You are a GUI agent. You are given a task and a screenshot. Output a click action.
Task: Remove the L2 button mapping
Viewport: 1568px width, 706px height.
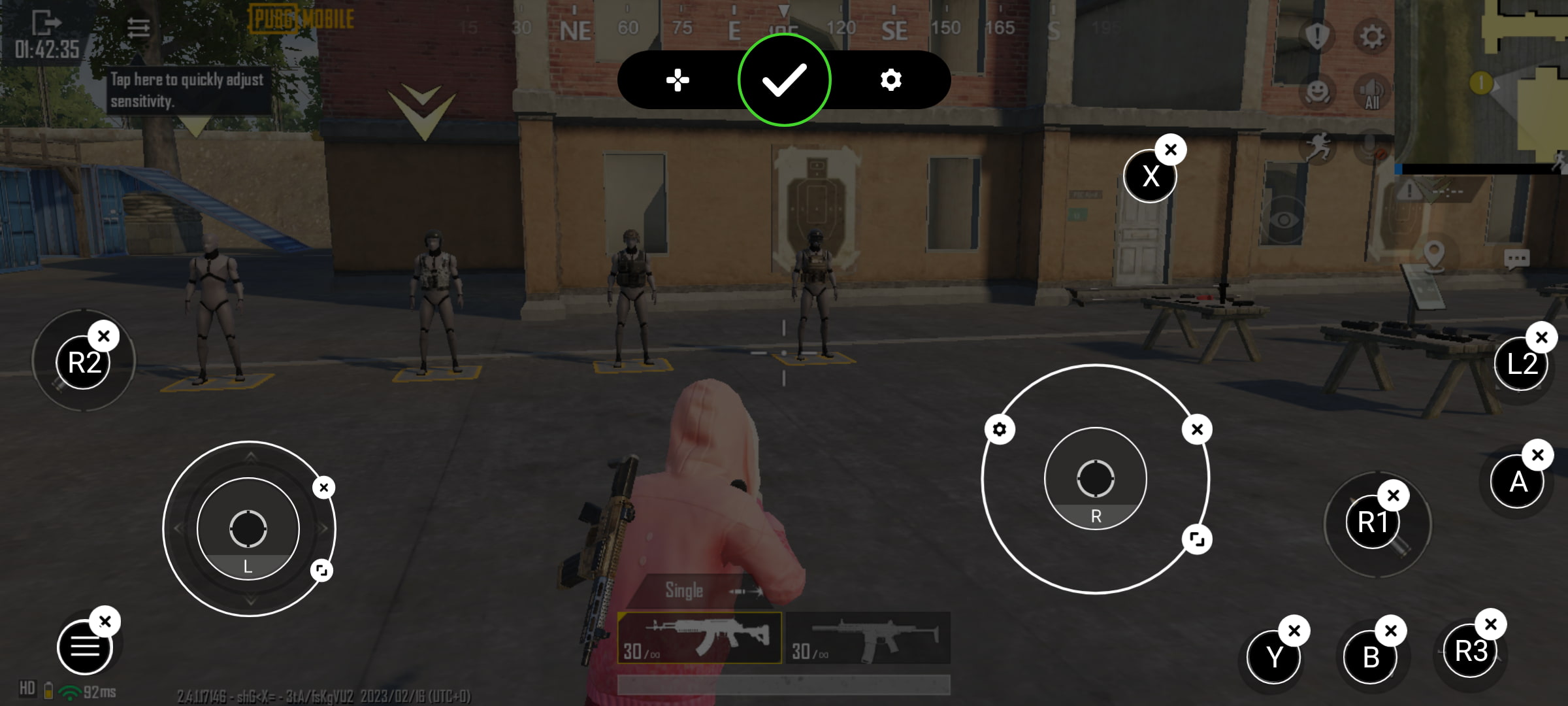(1542, 337)
